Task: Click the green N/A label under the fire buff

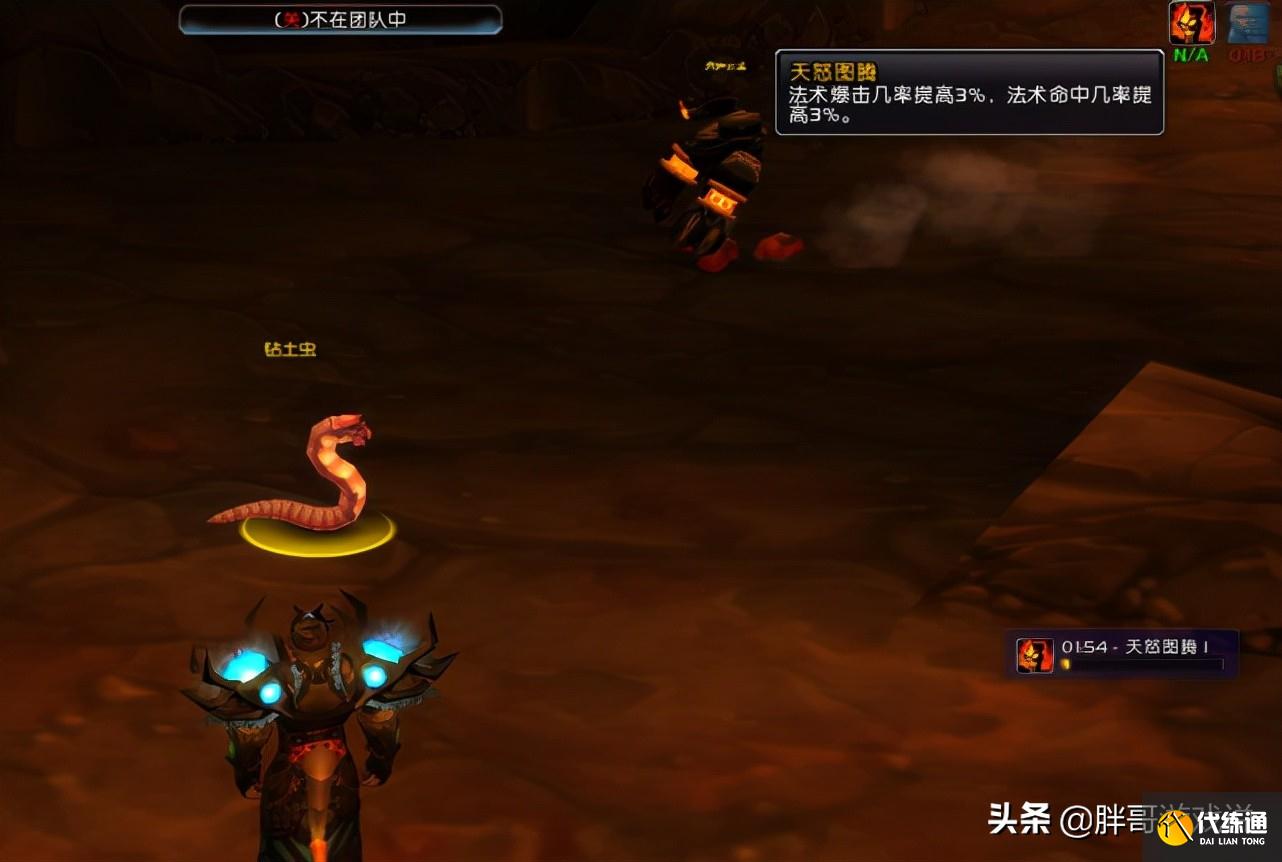Action: (x=1190, y=57)
